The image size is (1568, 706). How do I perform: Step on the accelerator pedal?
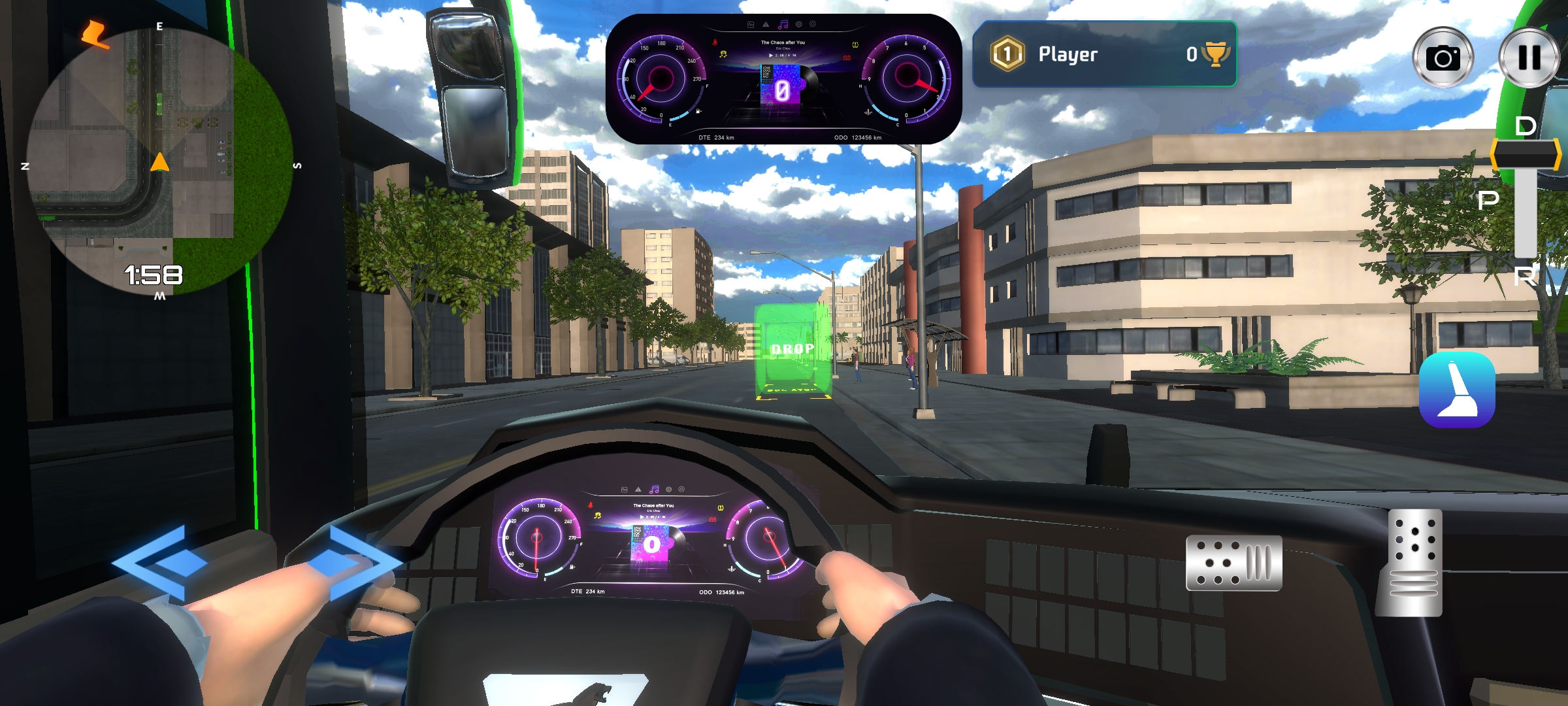[x=1411, y=563]
